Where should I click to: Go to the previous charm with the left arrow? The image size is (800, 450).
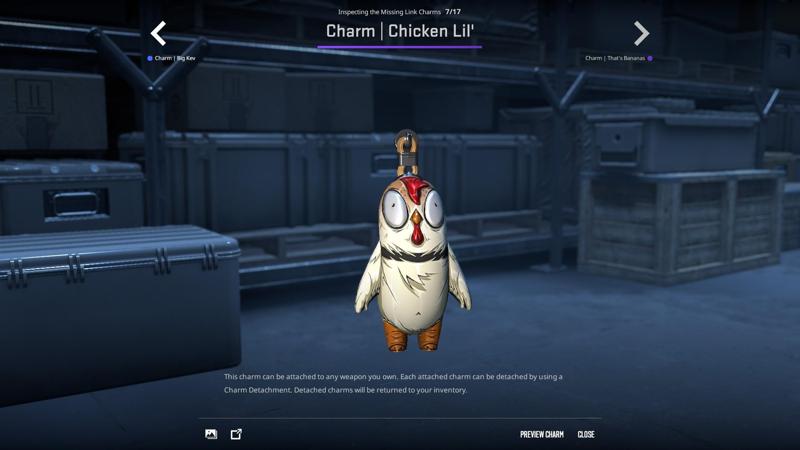(x=158, y=34)
